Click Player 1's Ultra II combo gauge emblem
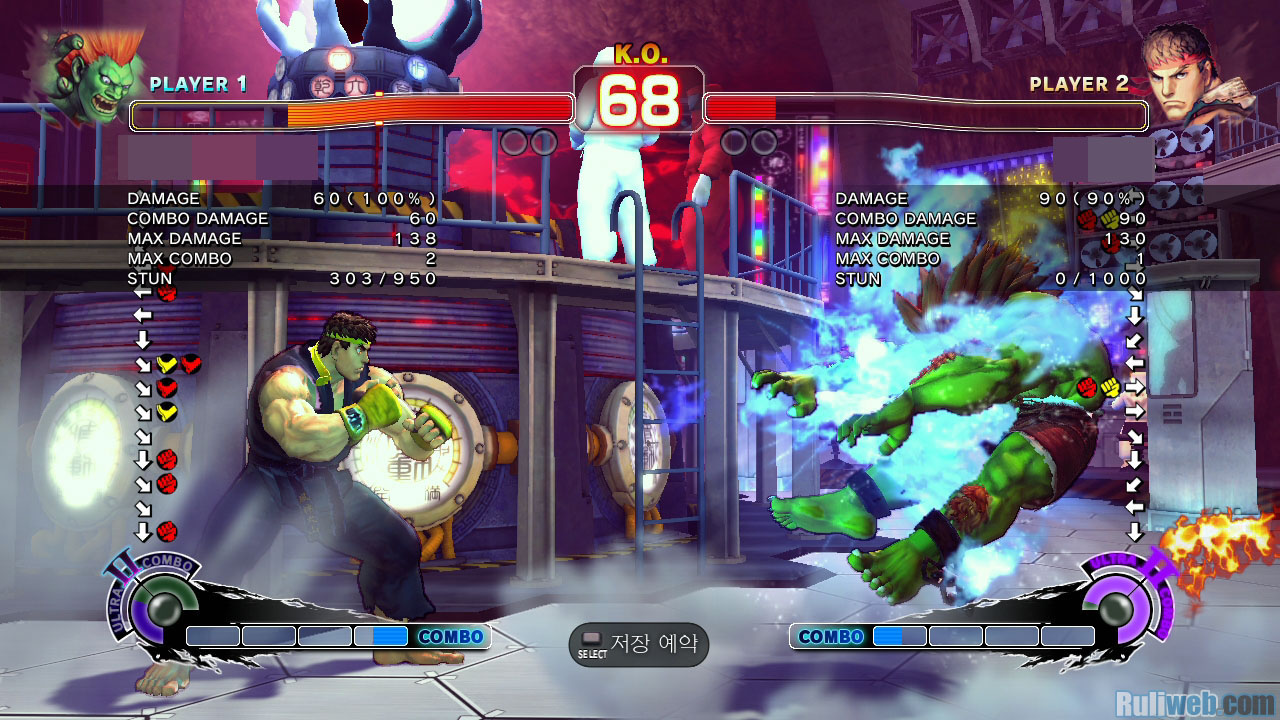1280x720 pixels. click(x=155, y=605)
